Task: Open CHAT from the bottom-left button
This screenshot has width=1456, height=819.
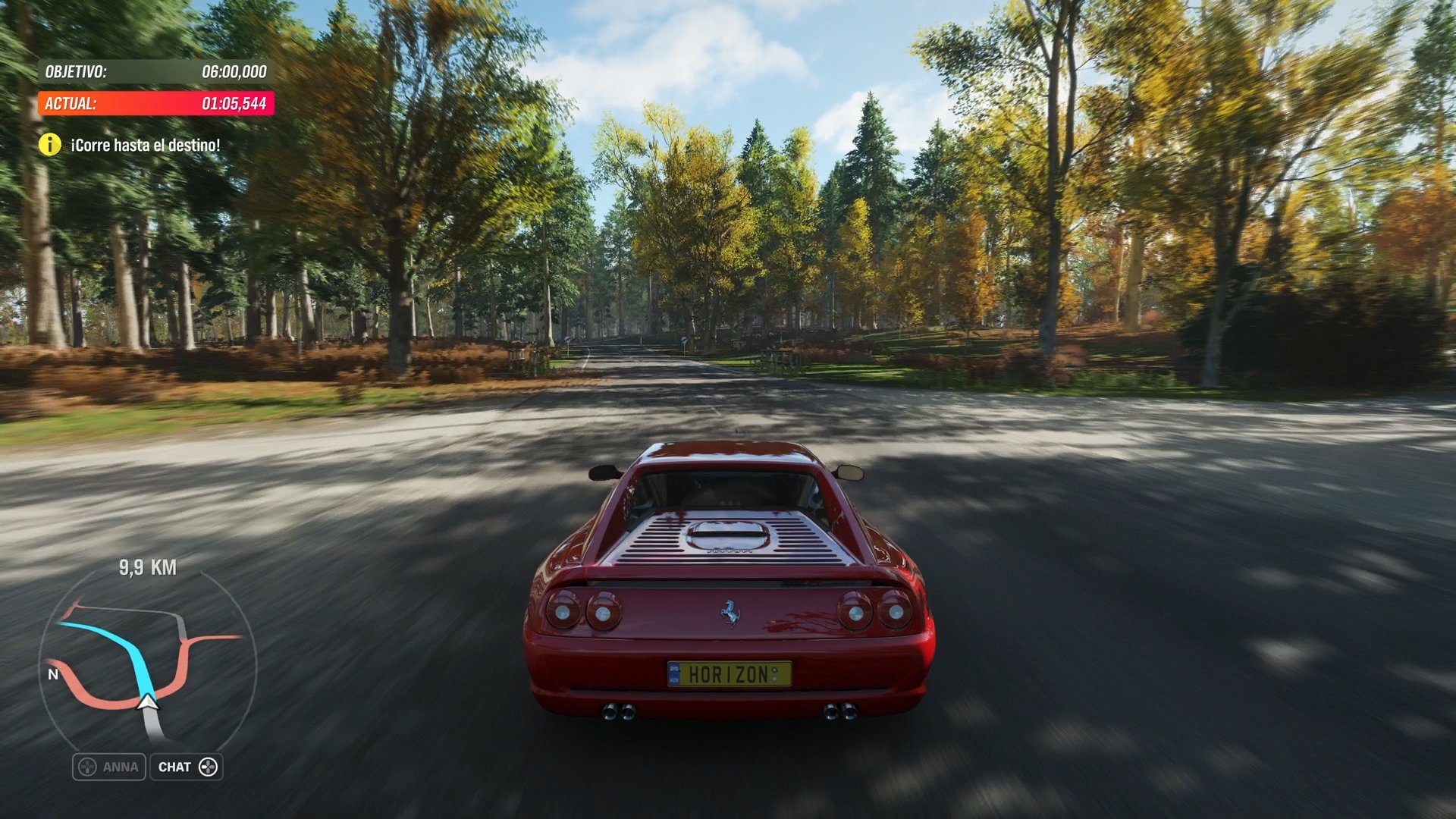Action: (187, 767)
